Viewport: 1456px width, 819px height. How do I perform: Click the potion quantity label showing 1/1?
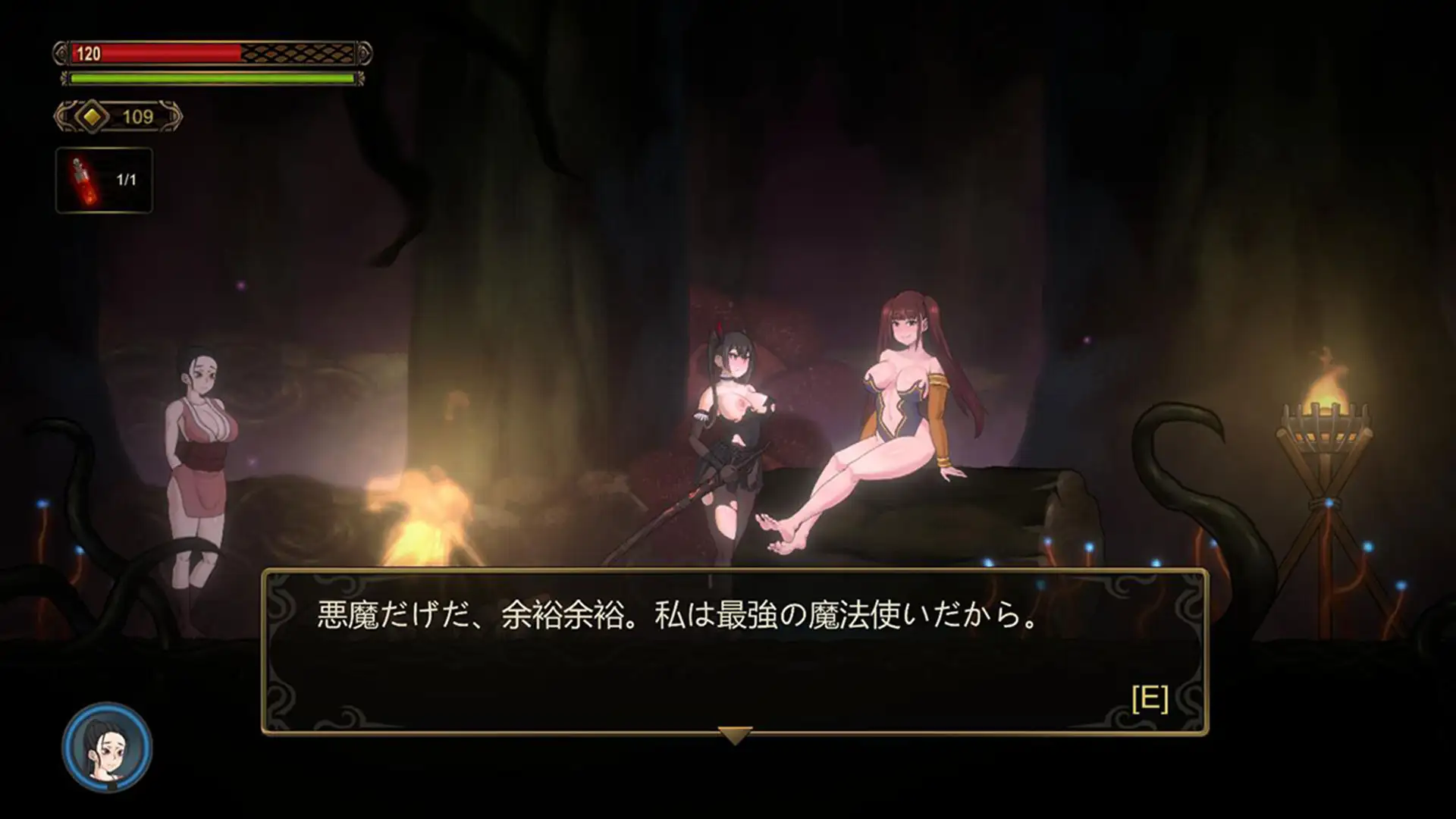point(127,180)
